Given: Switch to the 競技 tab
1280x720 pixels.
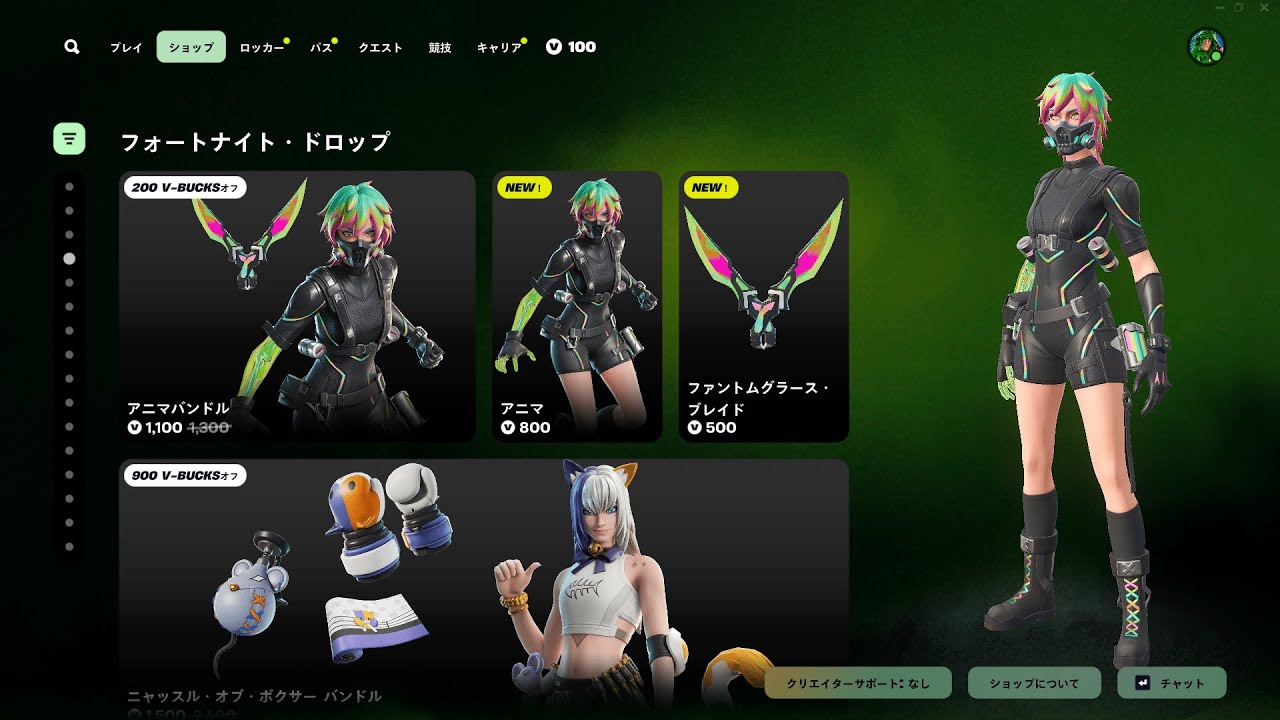Looking at the screenshot, I should pos(440,47).
